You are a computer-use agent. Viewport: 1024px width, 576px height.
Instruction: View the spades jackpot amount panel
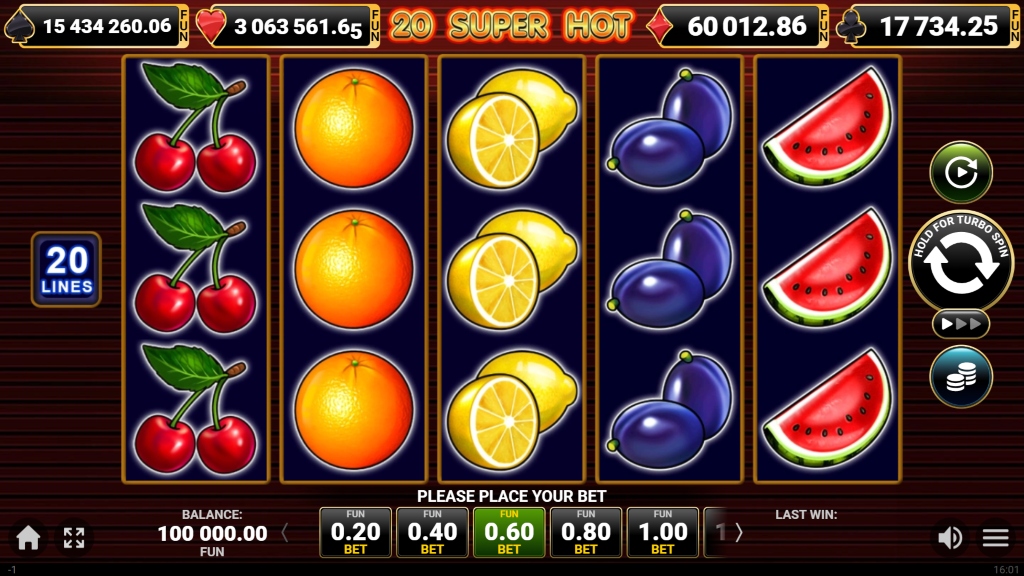(x=96, y=26)
